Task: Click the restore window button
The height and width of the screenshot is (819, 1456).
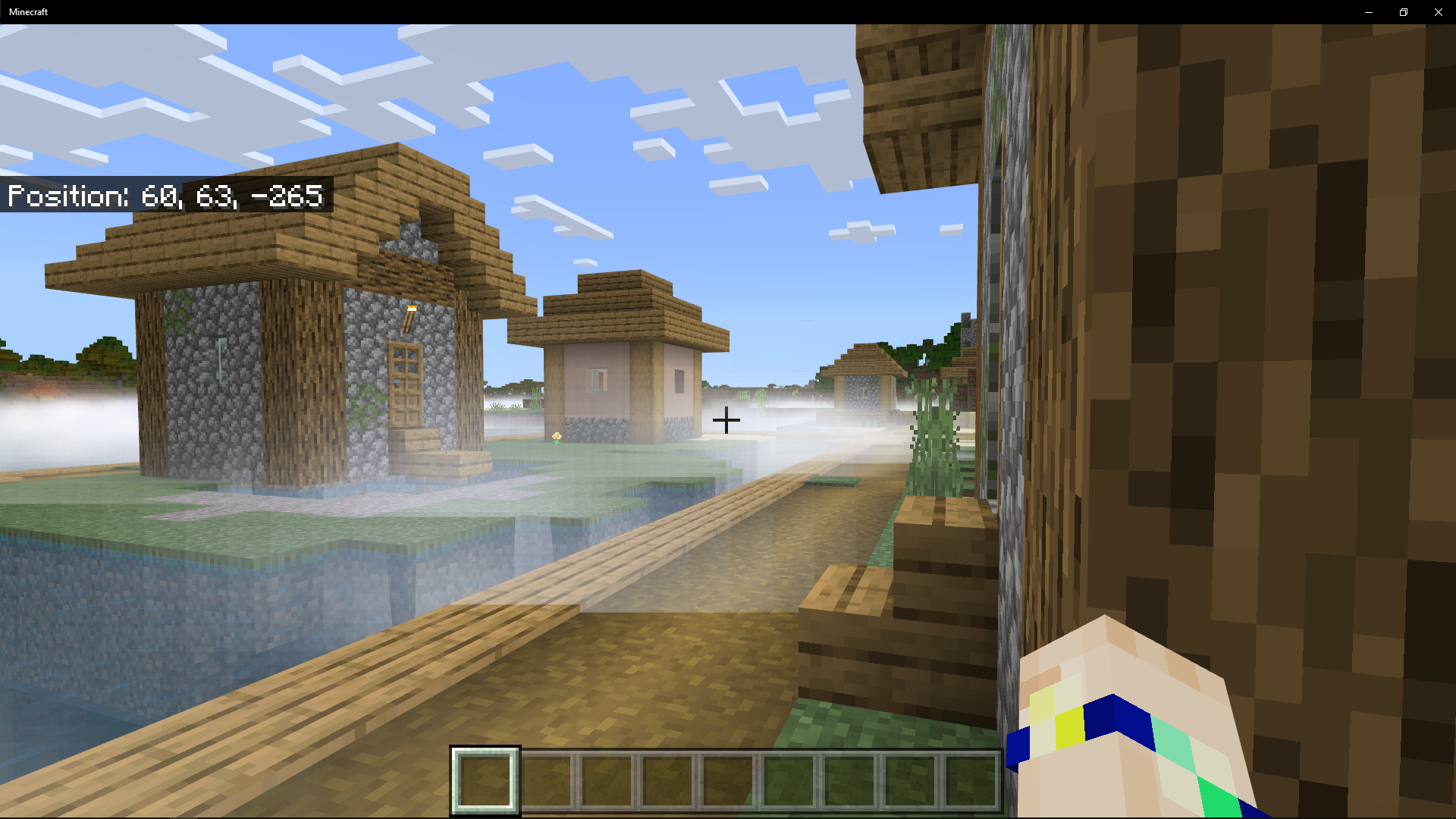Action: (x=1403, y=11)
